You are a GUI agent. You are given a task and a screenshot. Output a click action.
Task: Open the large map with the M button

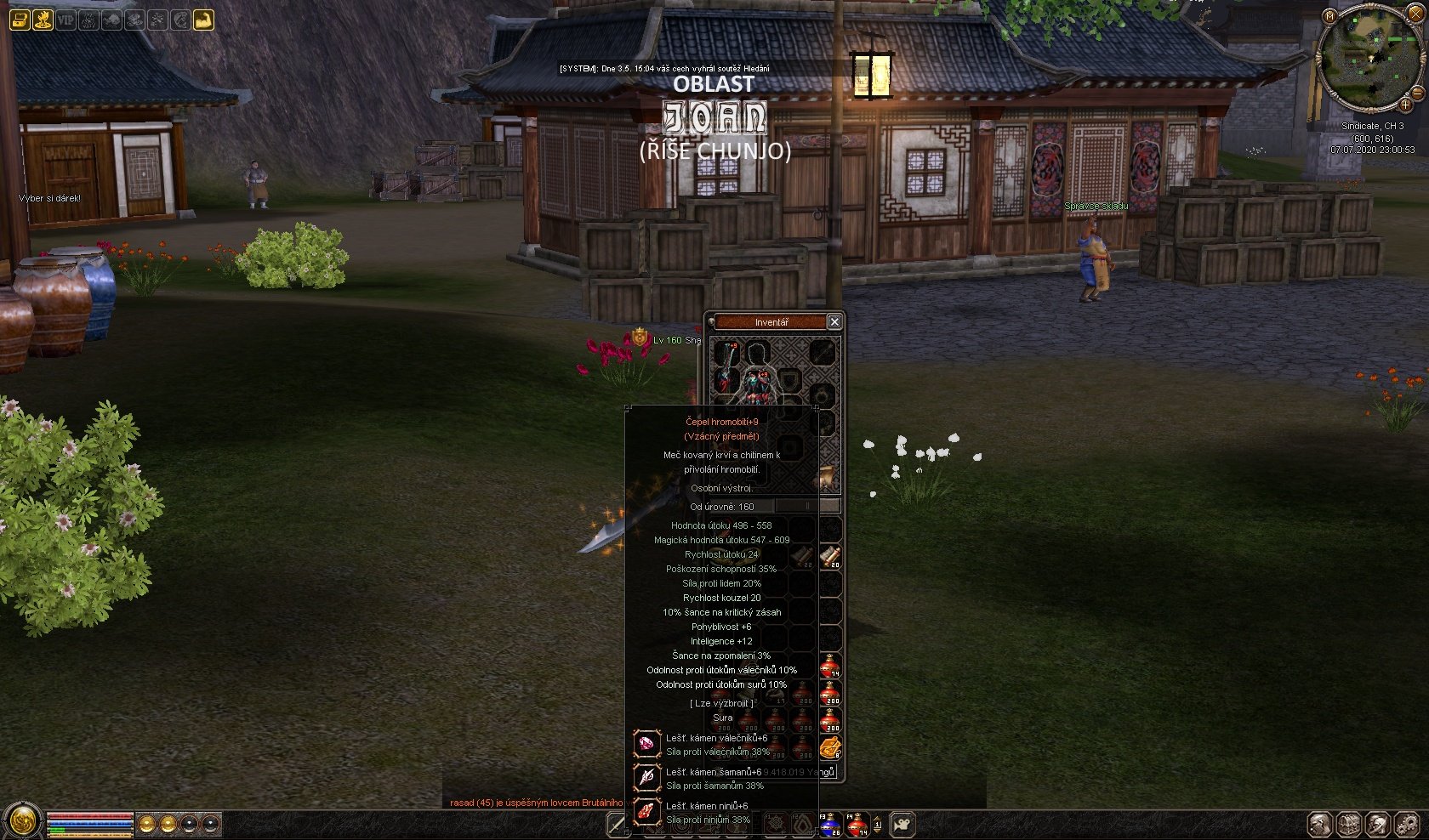tap(1329, 16)
